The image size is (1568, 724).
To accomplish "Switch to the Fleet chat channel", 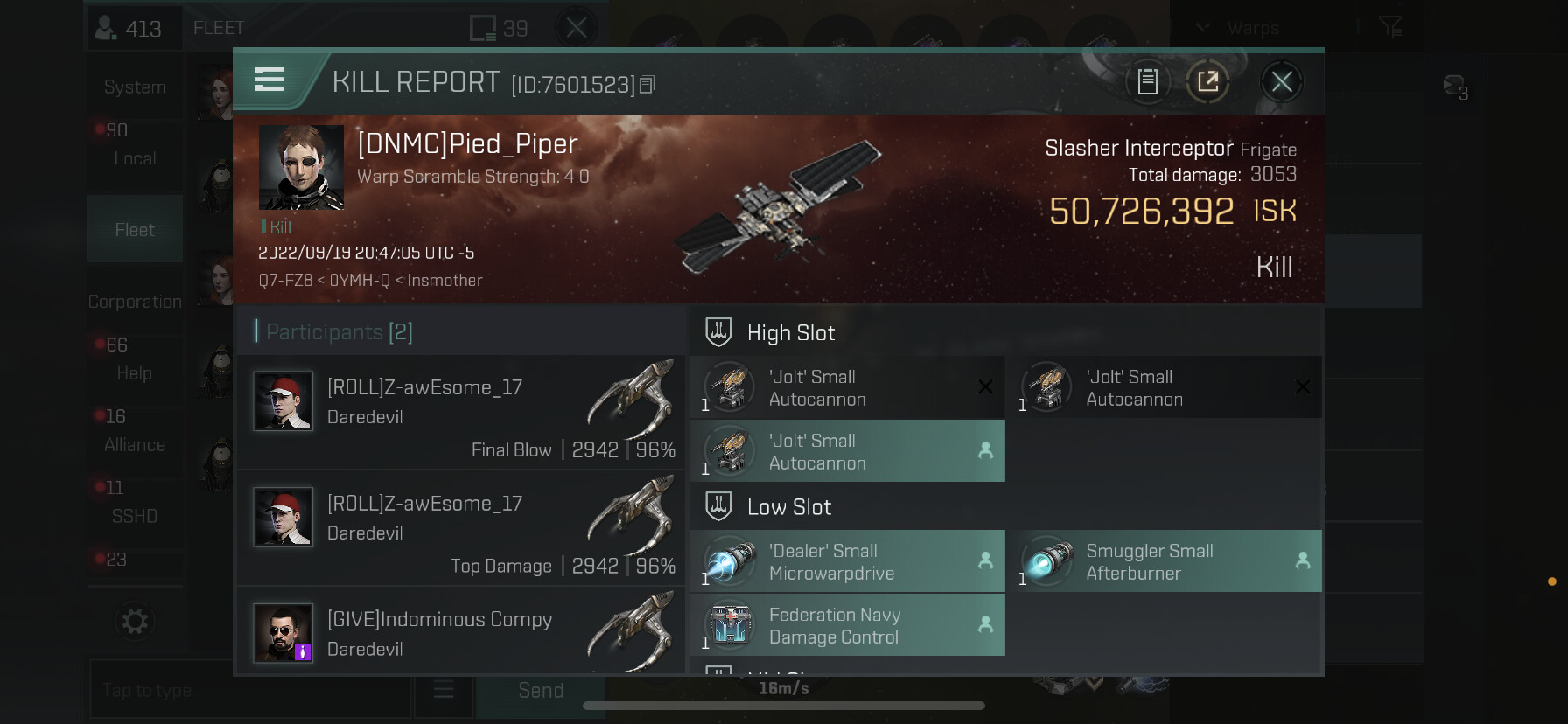I will pyautogui.click(x=135, y=229).
